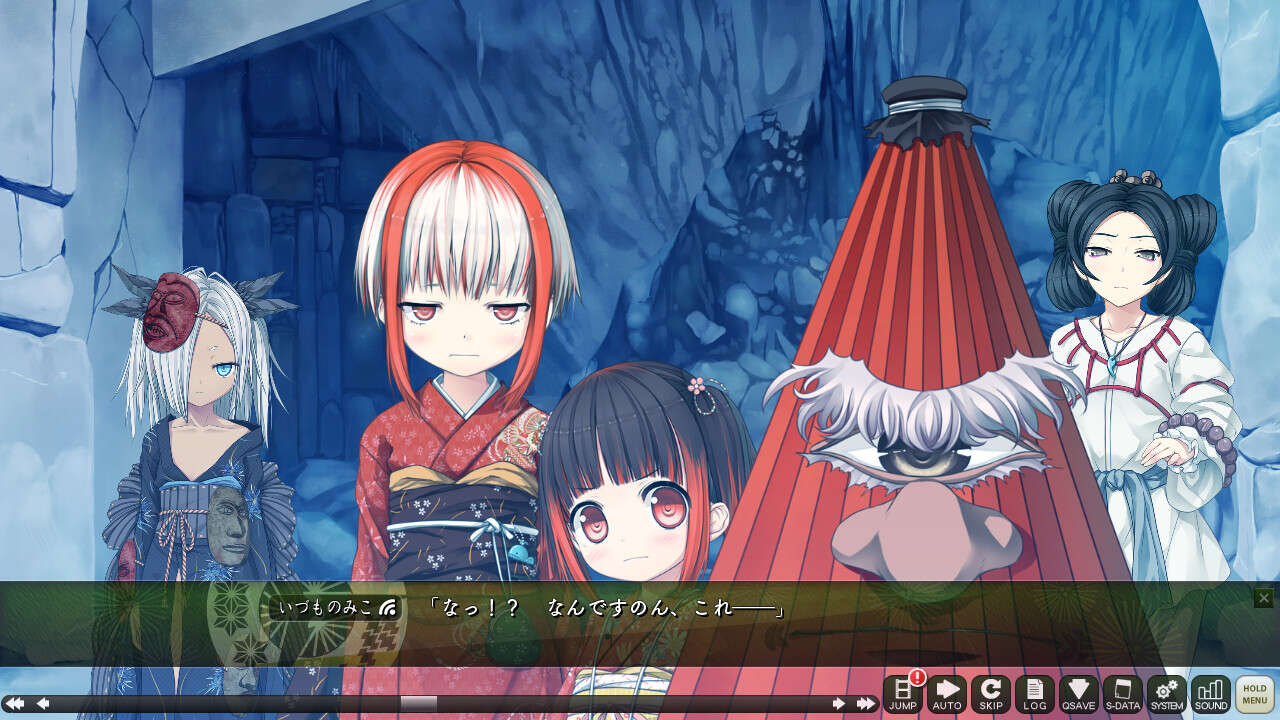
Task: Hide the dialogue box with the X
Action: (1264, 598)
